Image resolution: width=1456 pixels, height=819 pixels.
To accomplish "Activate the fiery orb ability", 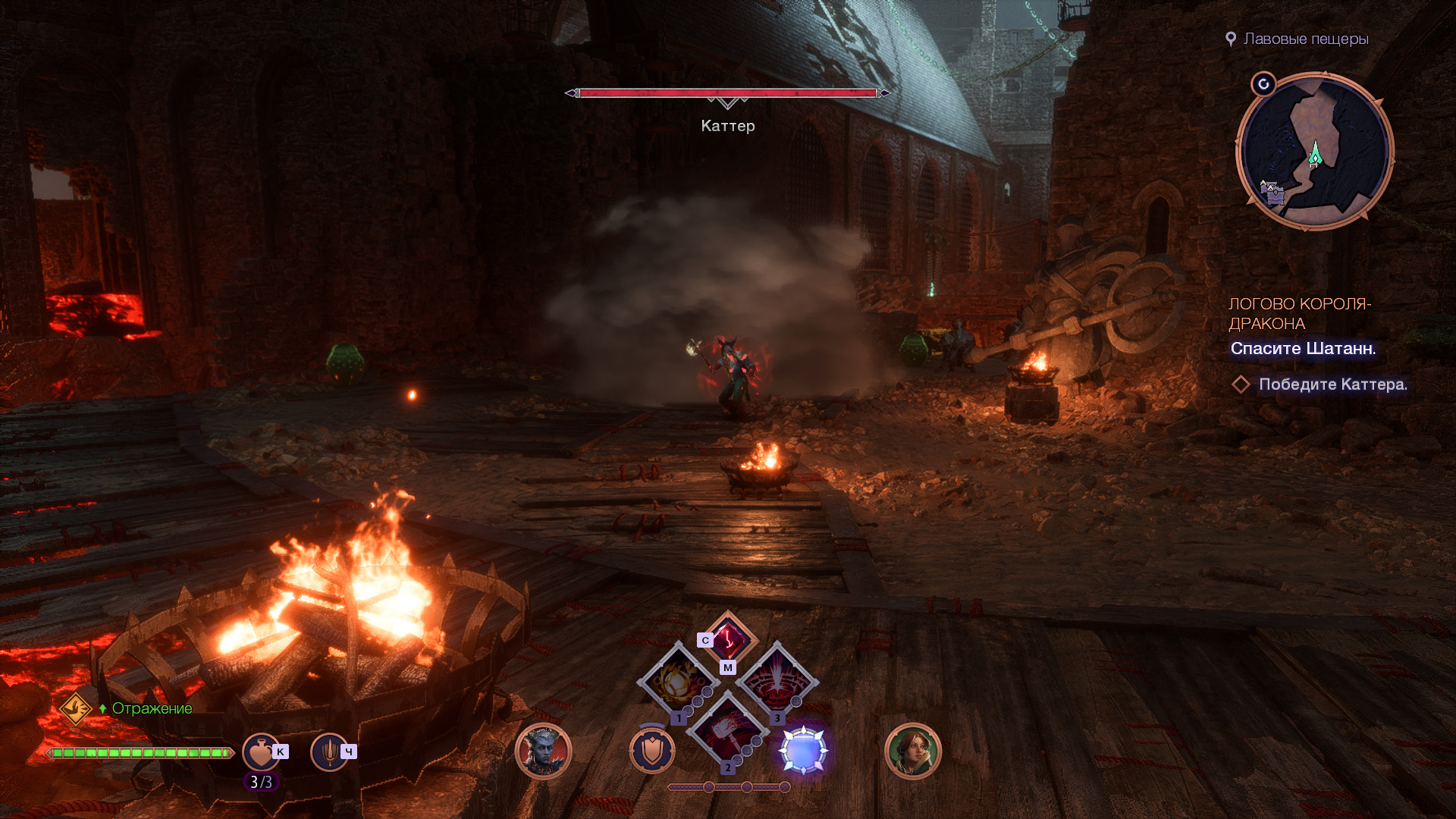I will pos(678,682).
